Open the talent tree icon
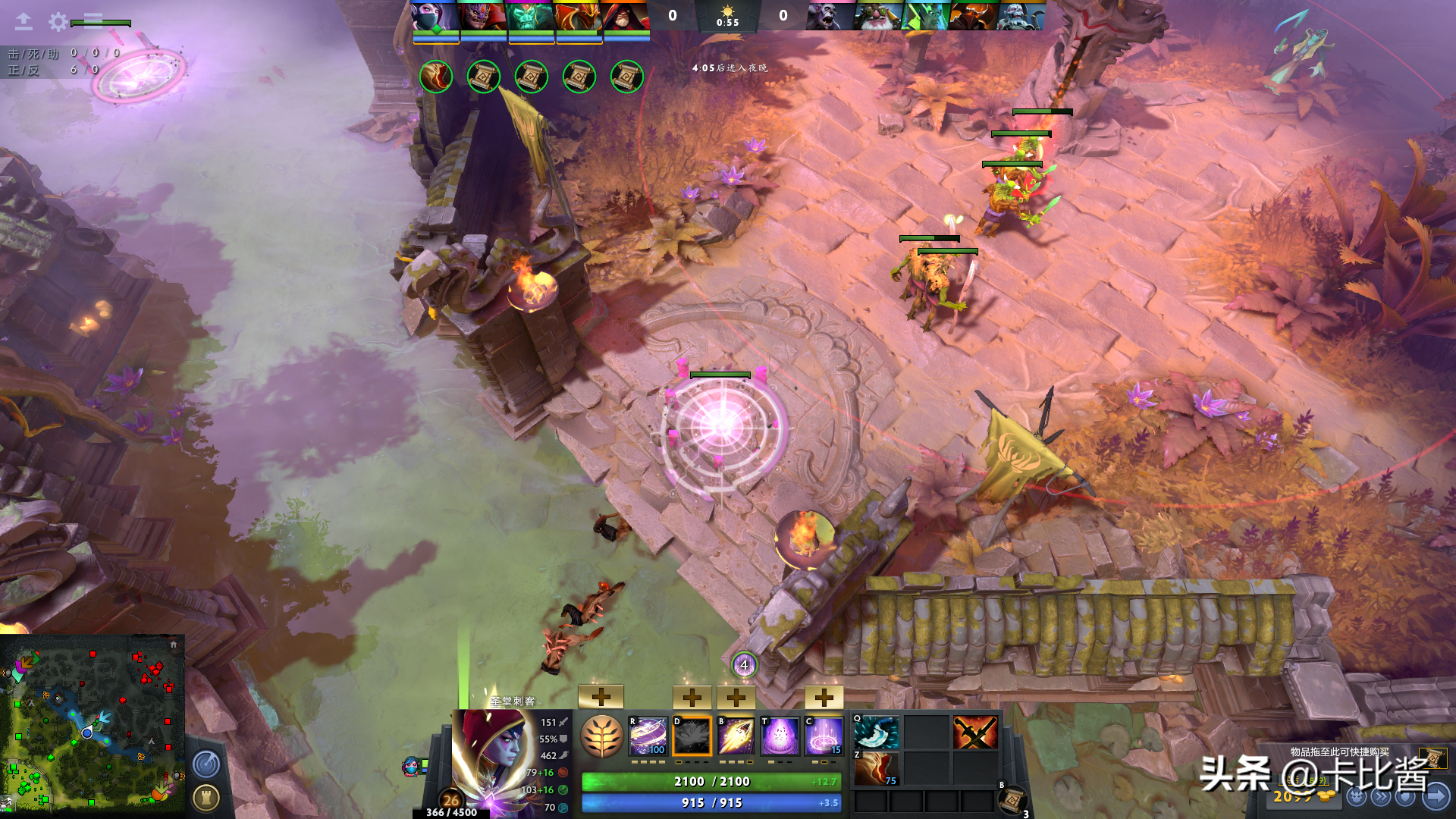Image resolution: width=1456 pixels, height=819 pixels. click(601, 736)
